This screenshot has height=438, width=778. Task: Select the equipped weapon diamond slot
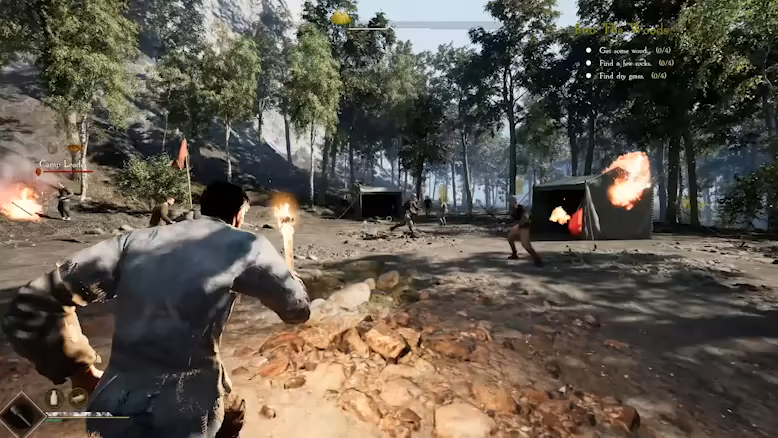20,415
